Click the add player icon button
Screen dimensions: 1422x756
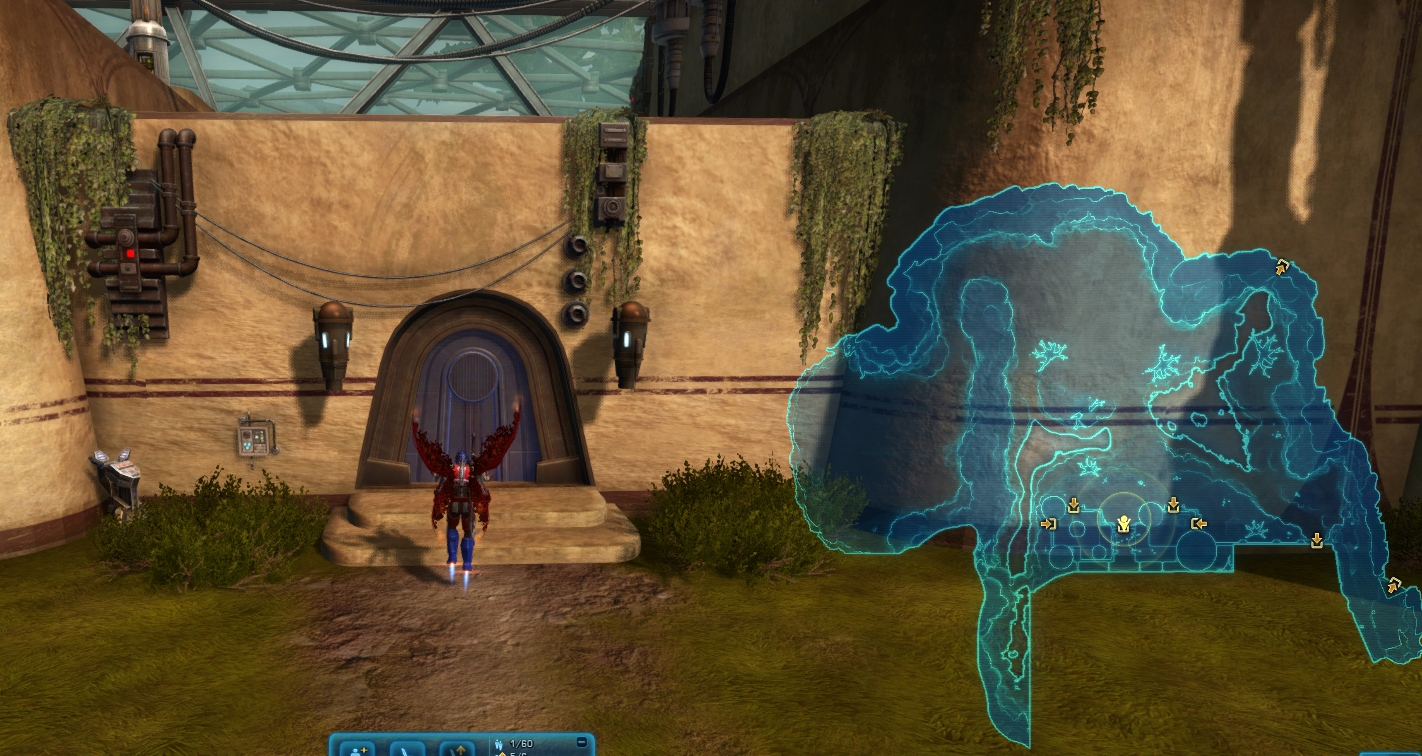(x=357, y=747)
